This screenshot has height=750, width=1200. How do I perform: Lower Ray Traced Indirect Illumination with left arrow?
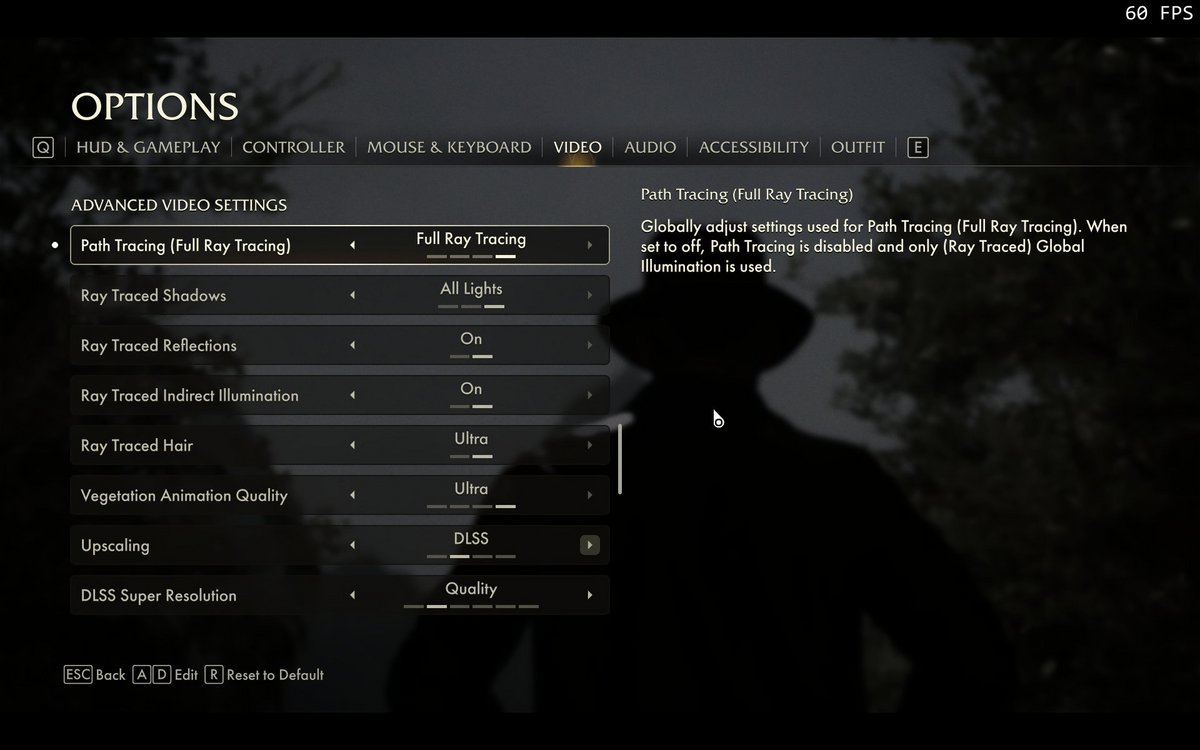click(352, 395)
